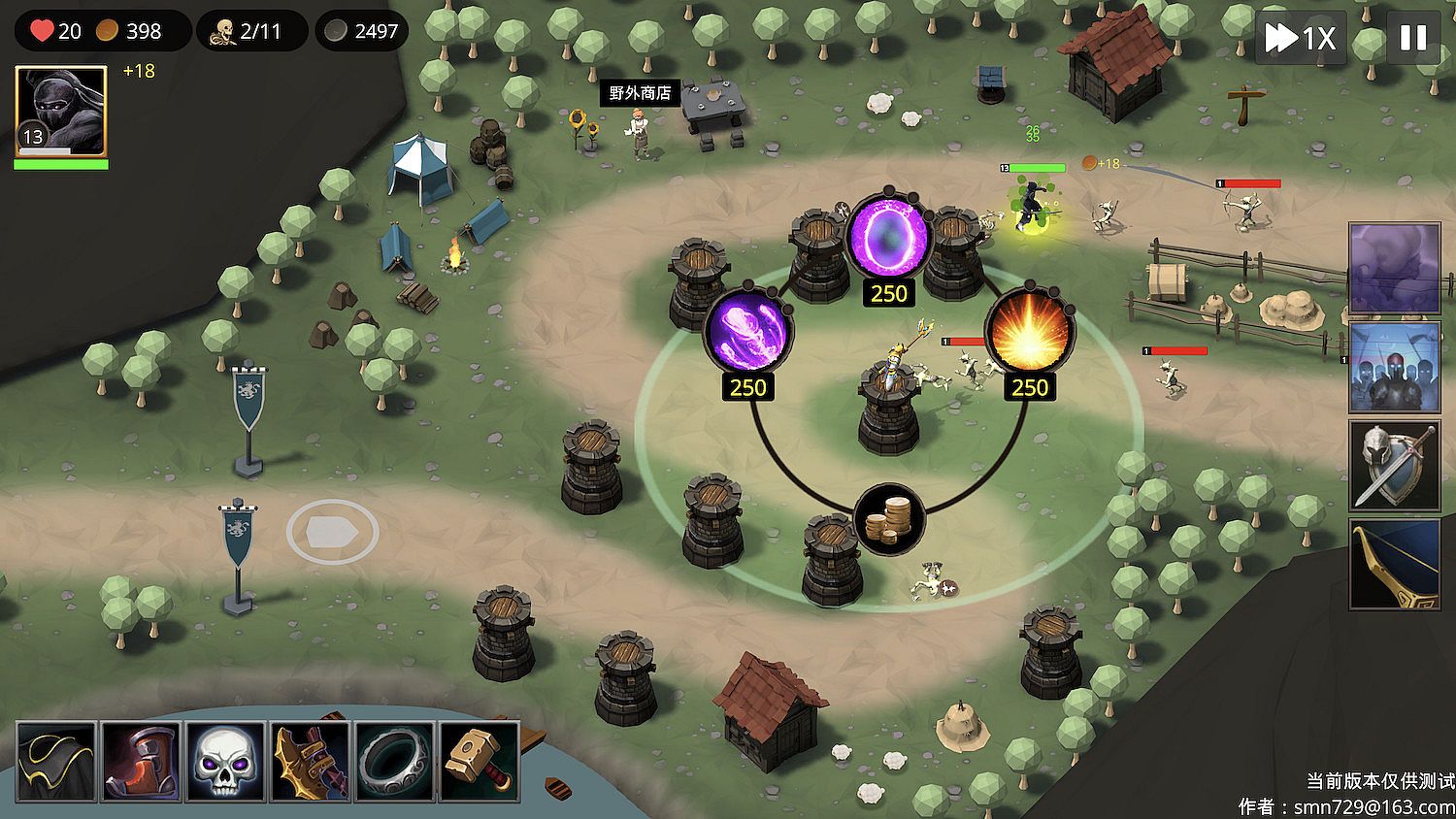Sell the tower with the coin stack button
The width and height of the screenshot is (1456, 819).
[889, 520]
